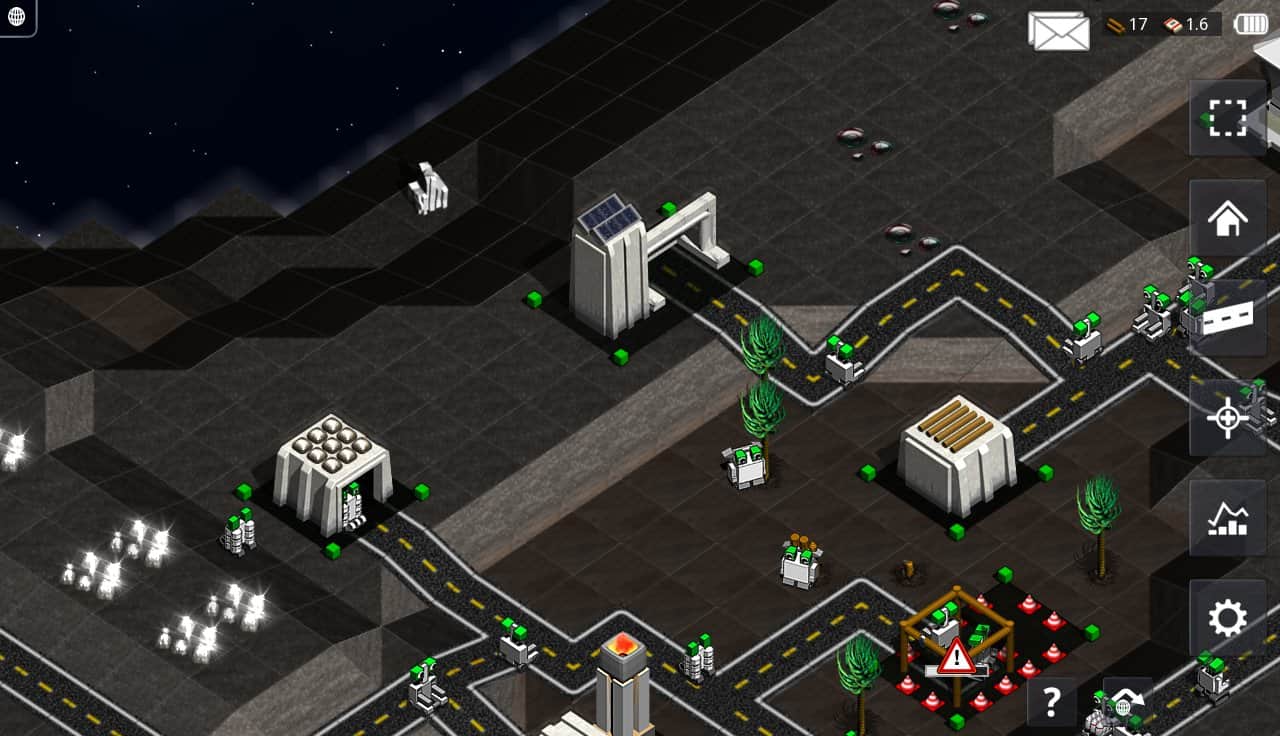Open the envelope messages icon
Screen dimensions: 1280x736
[1058, 31]
